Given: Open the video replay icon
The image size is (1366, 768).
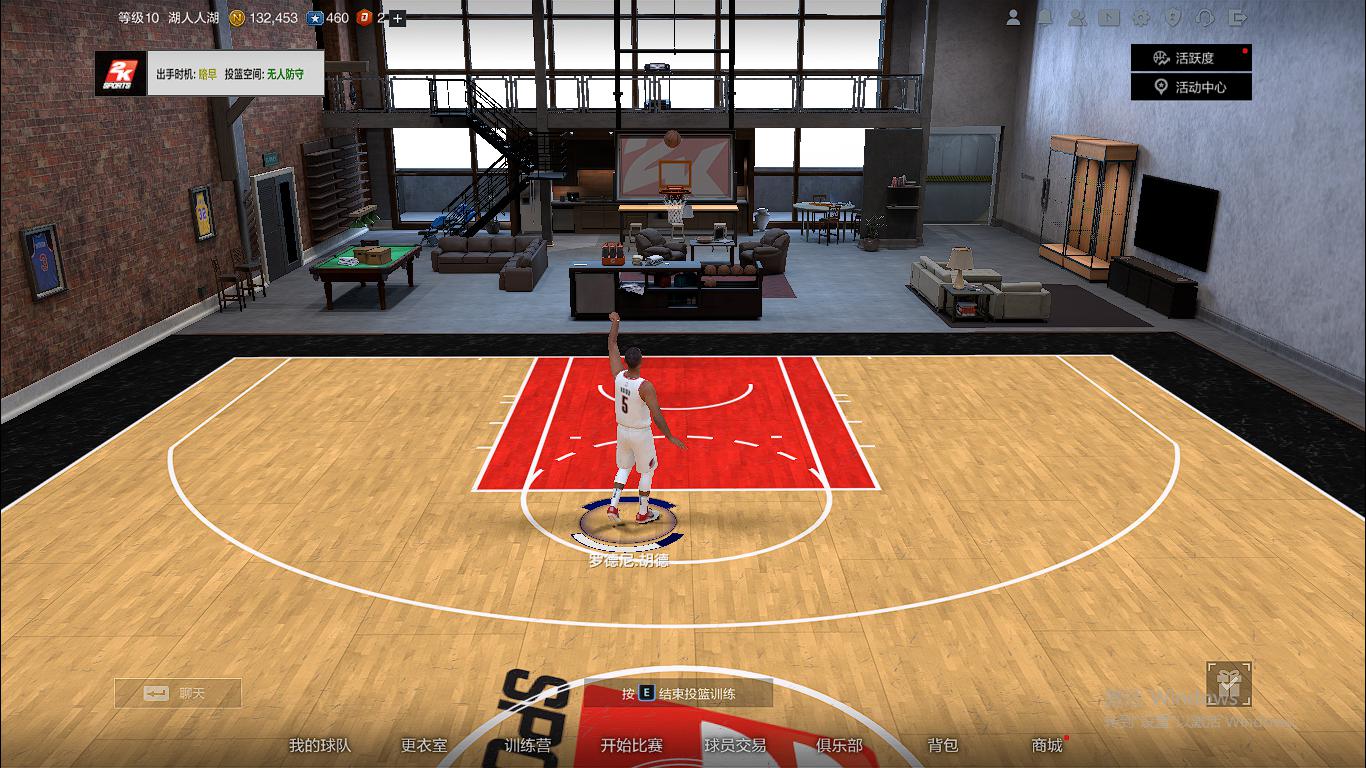Looking at the screenshot, I should [x=1110, y=17].
